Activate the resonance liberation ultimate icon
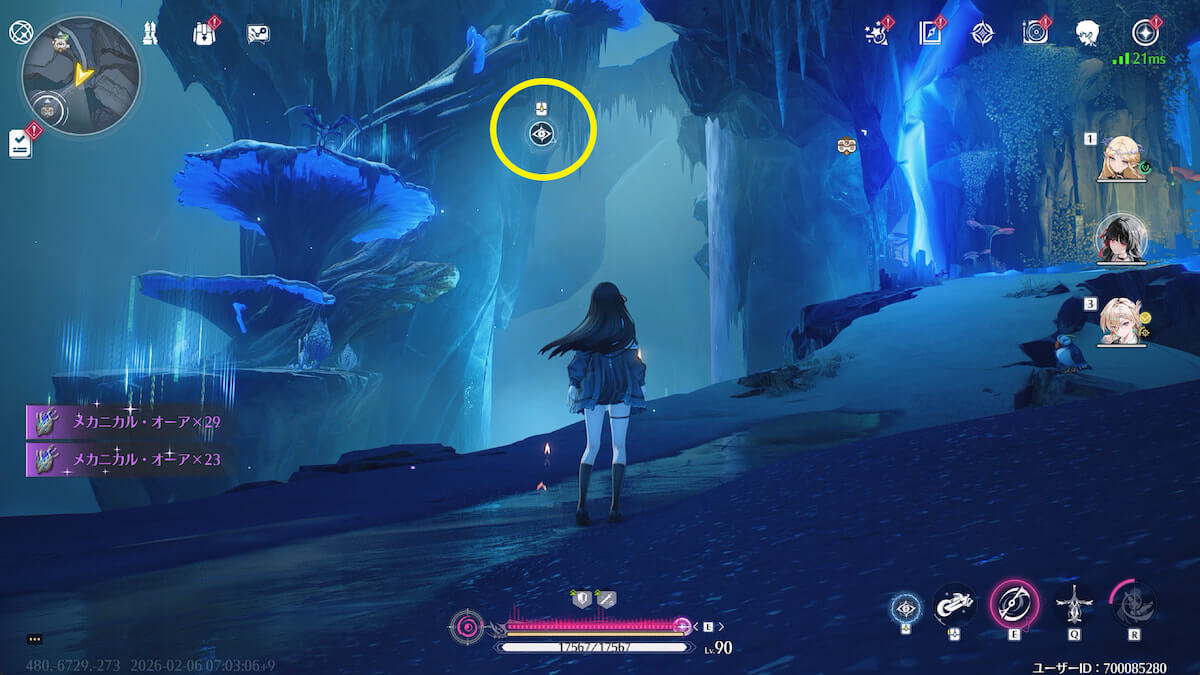The width and height of the screenshot is (1200, 675). tap(1134, 604)
